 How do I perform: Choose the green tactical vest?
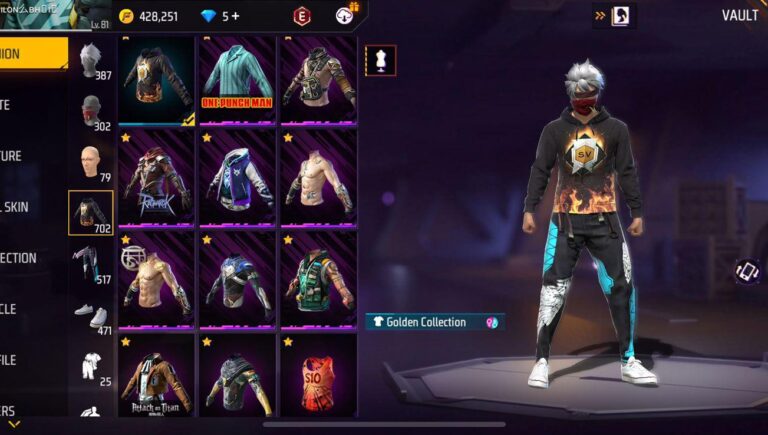[x=317, y=278]
